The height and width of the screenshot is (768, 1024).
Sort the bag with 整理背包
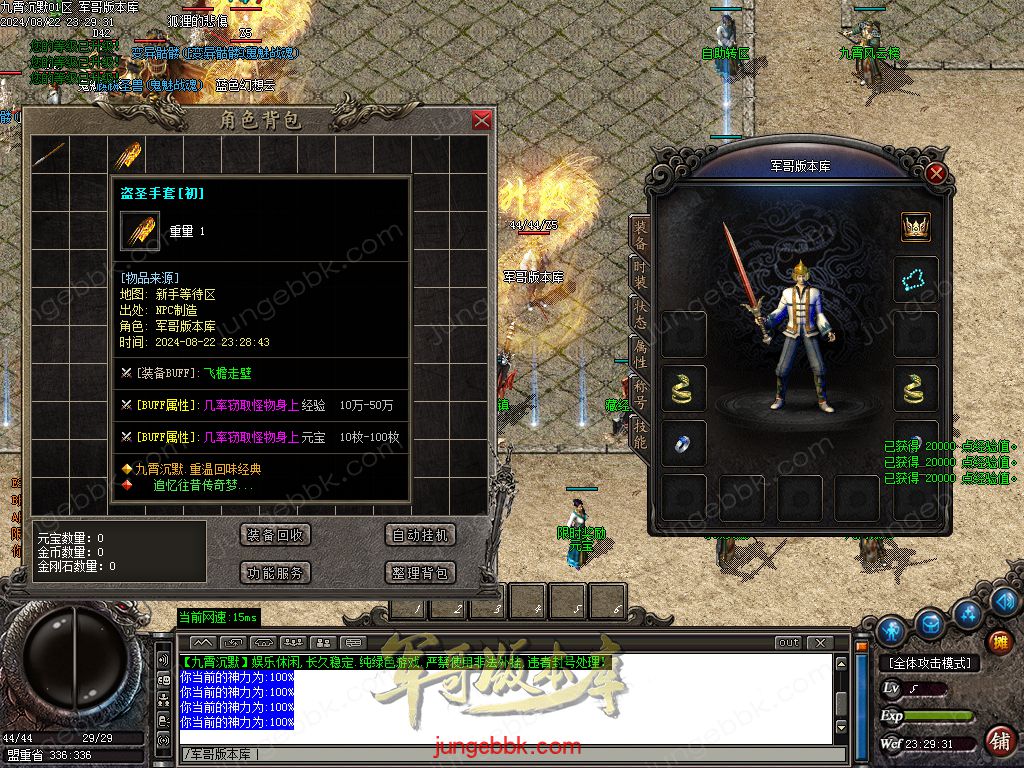click(420, 573)
